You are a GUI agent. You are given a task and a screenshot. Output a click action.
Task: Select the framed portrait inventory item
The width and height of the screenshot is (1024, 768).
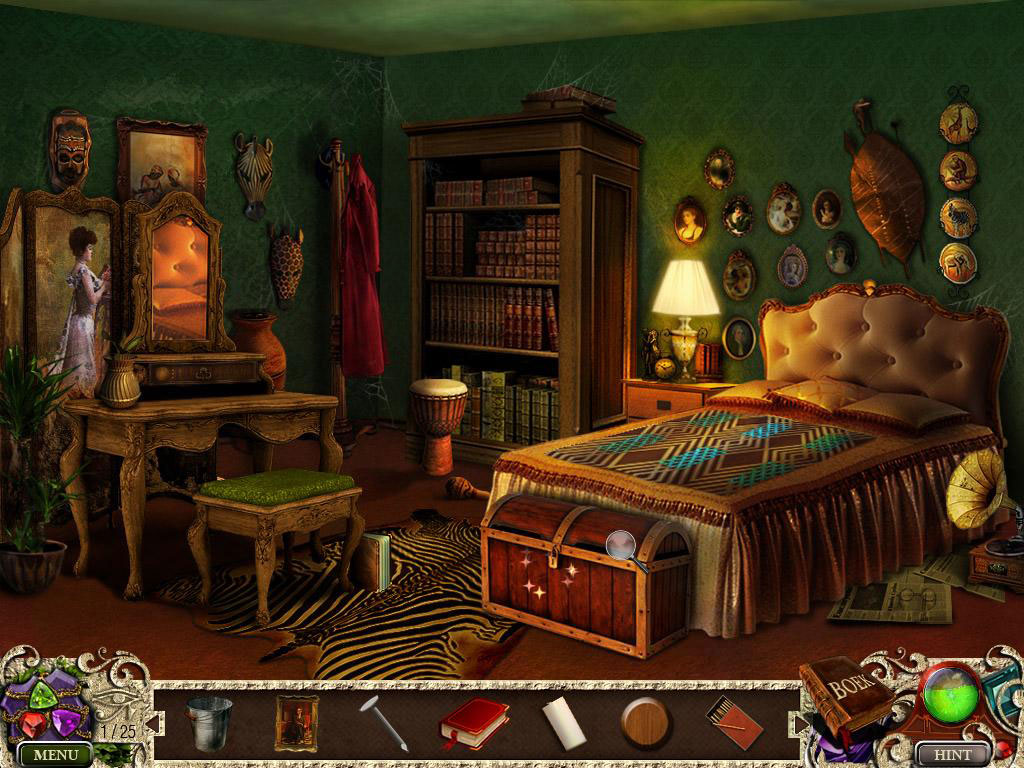pos(296,722)
